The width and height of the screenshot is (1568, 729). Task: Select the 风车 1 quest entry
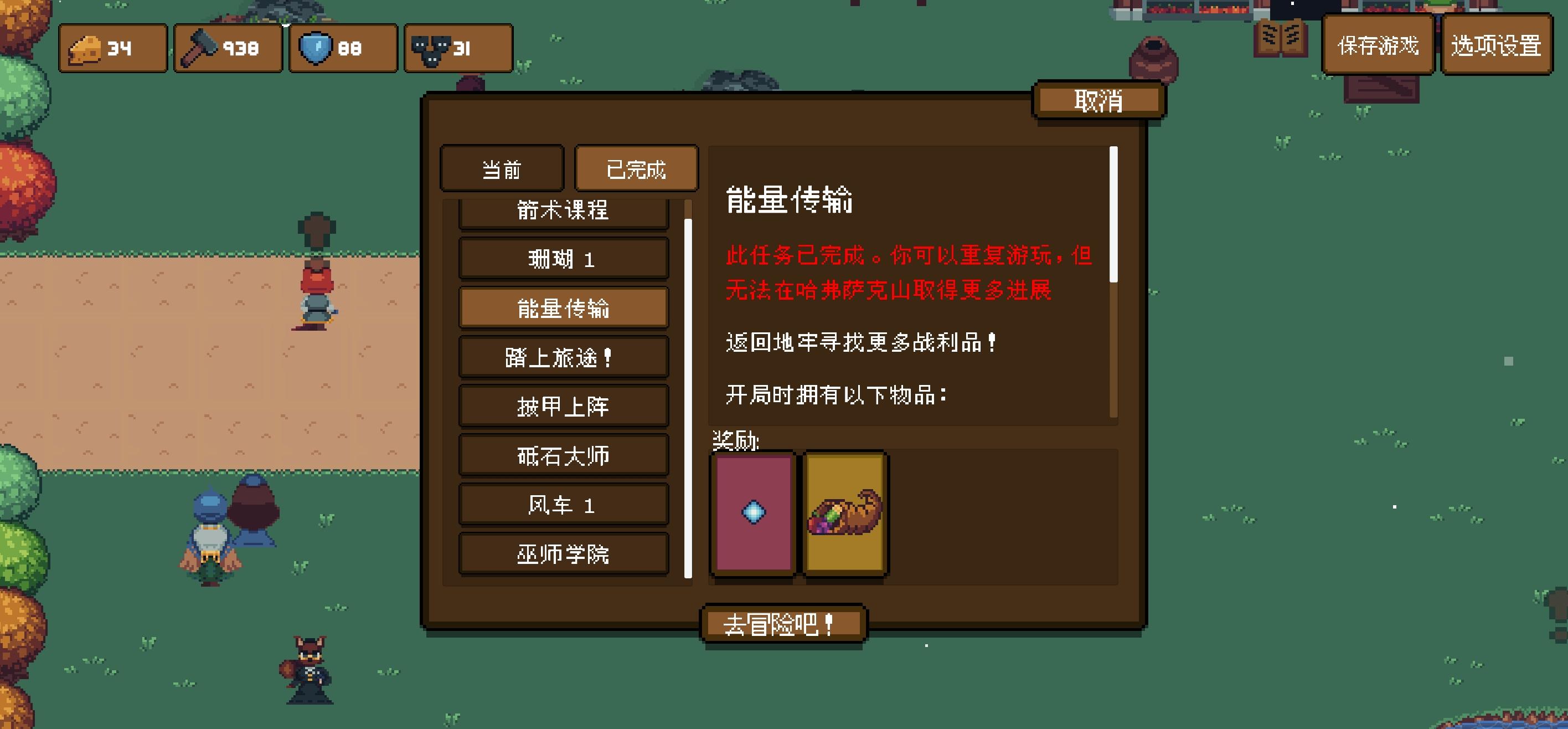[563, 504]
